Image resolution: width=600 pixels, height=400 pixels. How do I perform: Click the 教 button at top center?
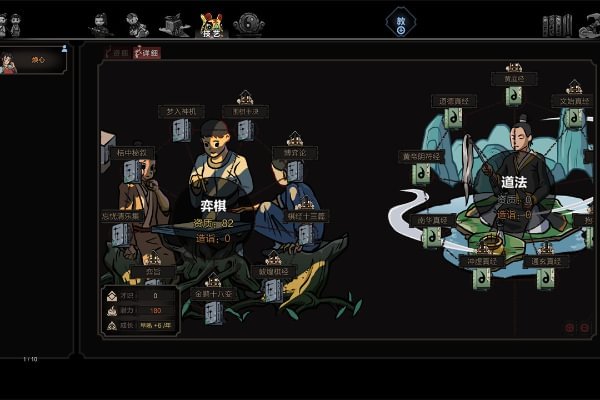click(x=401, y=23)
